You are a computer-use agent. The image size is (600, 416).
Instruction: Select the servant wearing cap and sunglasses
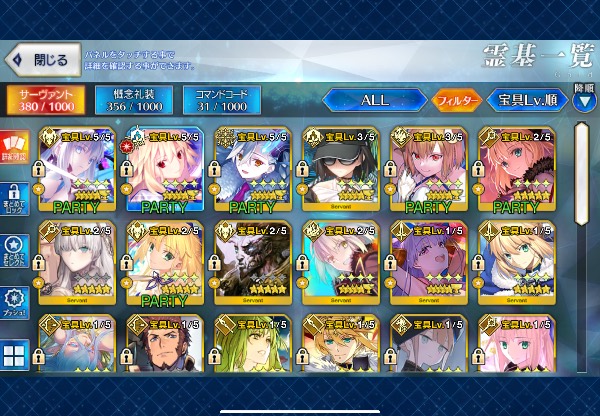pos(341,172)
